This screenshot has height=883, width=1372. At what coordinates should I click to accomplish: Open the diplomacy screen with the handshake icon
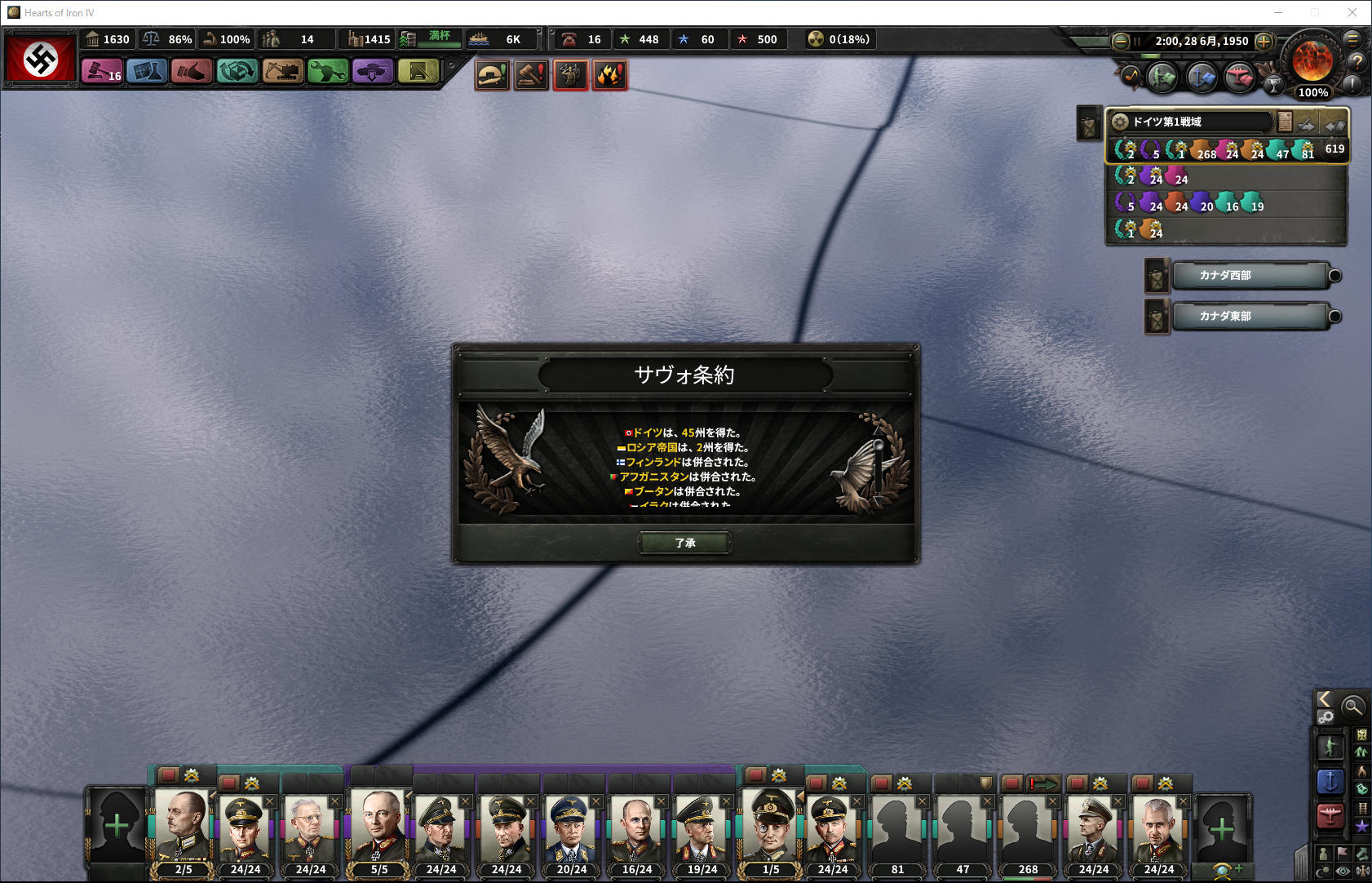tap(192, 72)
